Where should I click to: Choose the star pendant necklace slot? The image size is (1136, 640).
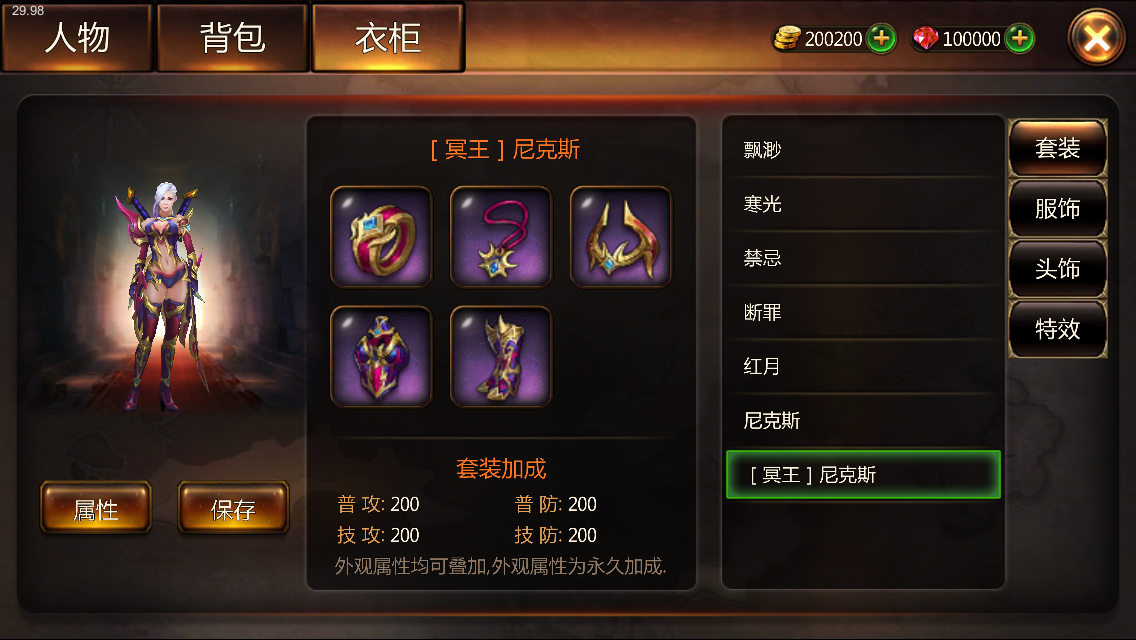point(501,236)
